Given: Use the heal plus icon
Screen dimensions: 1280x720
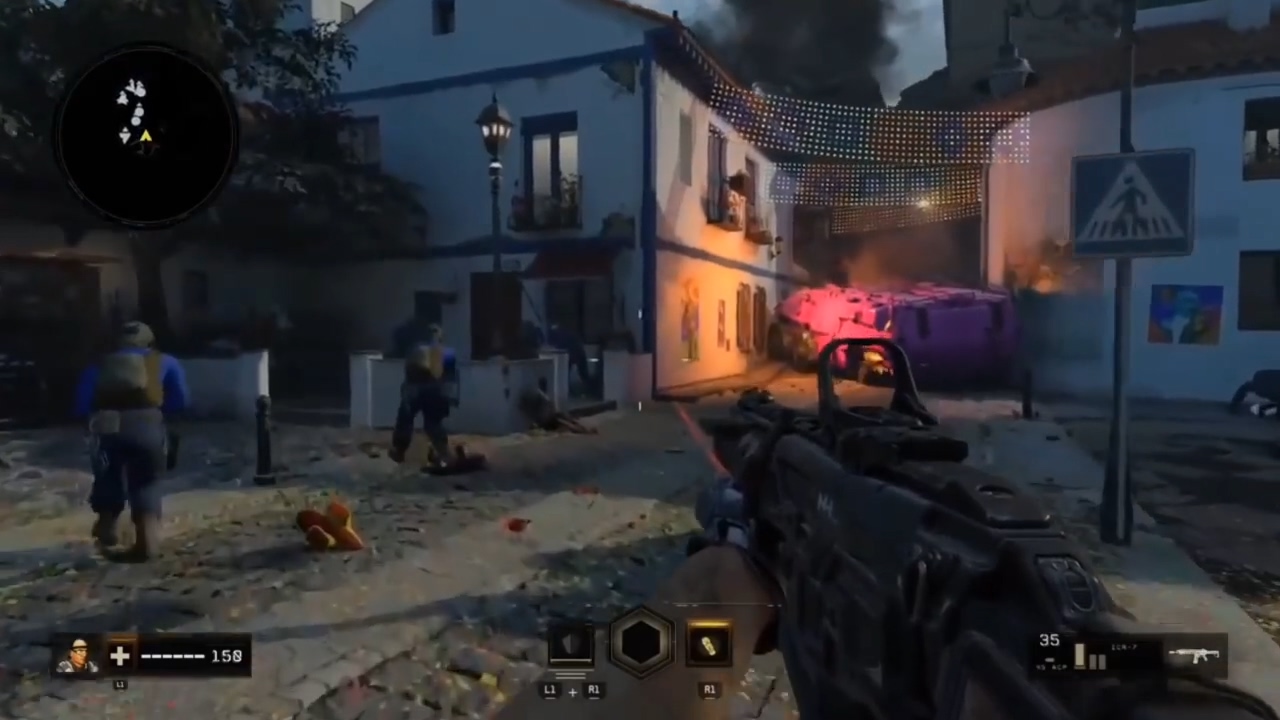Looking at the screenshot, I should point(120,656).
